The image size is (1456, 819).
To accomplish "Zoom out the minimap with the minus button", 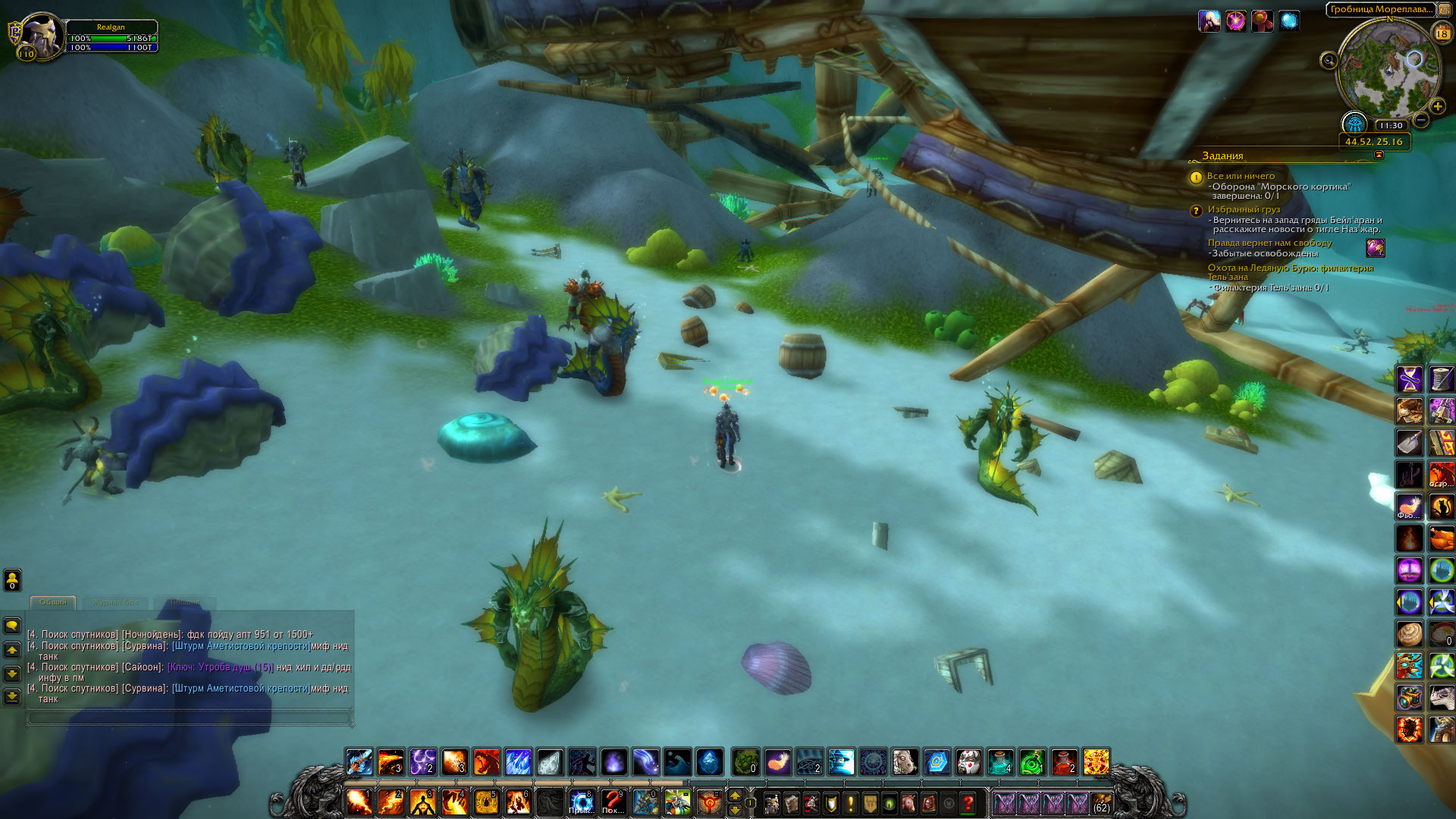I will pos(1421,120).
